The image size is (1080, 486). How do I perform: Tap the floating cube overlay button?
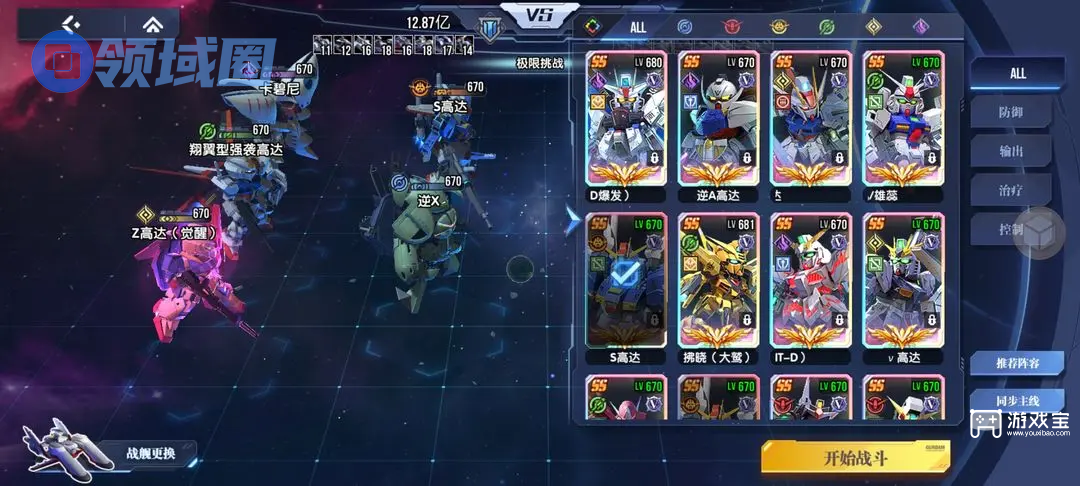pos(1041,233)
